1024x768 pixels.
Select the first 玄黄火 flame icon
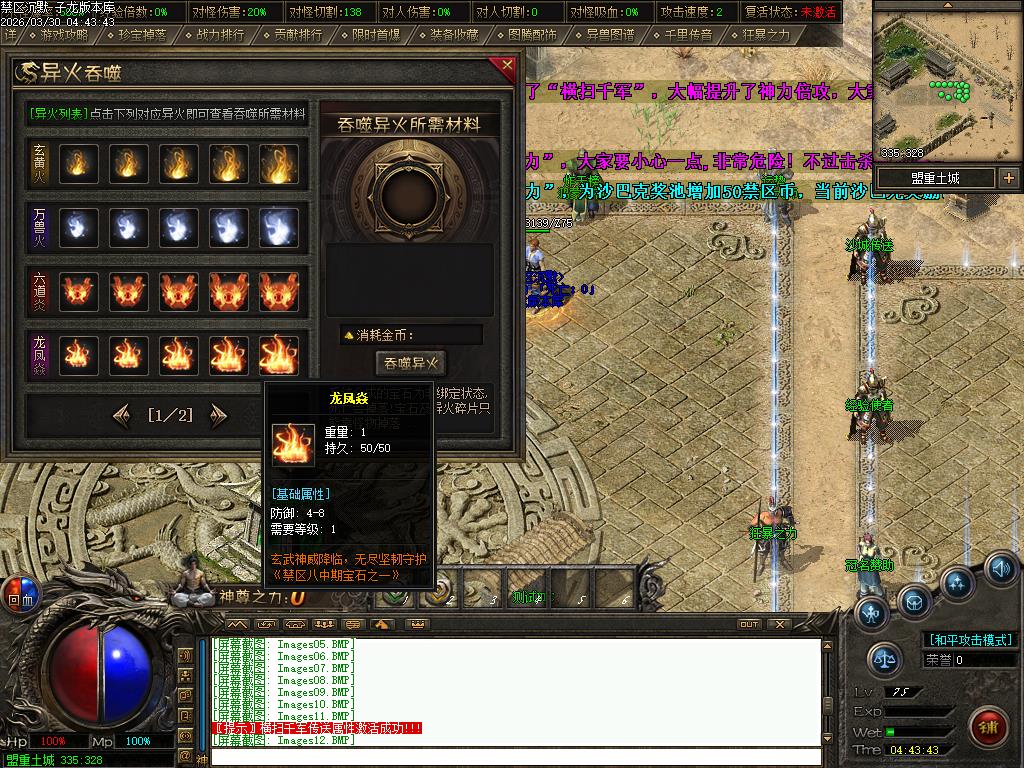(79, 163)
